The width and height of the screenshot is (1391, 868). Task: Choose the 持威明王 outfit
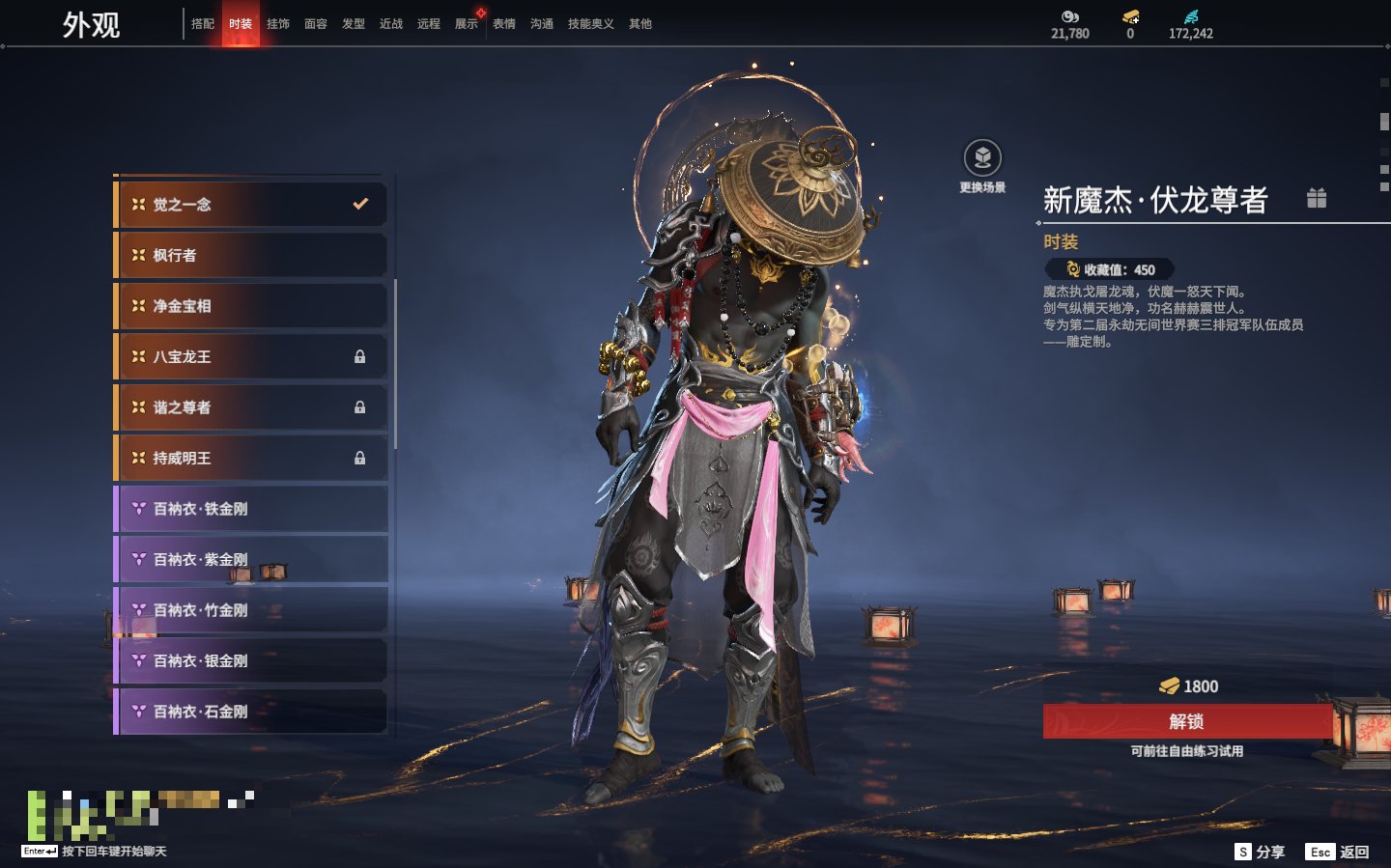click(x=251, y=459)
